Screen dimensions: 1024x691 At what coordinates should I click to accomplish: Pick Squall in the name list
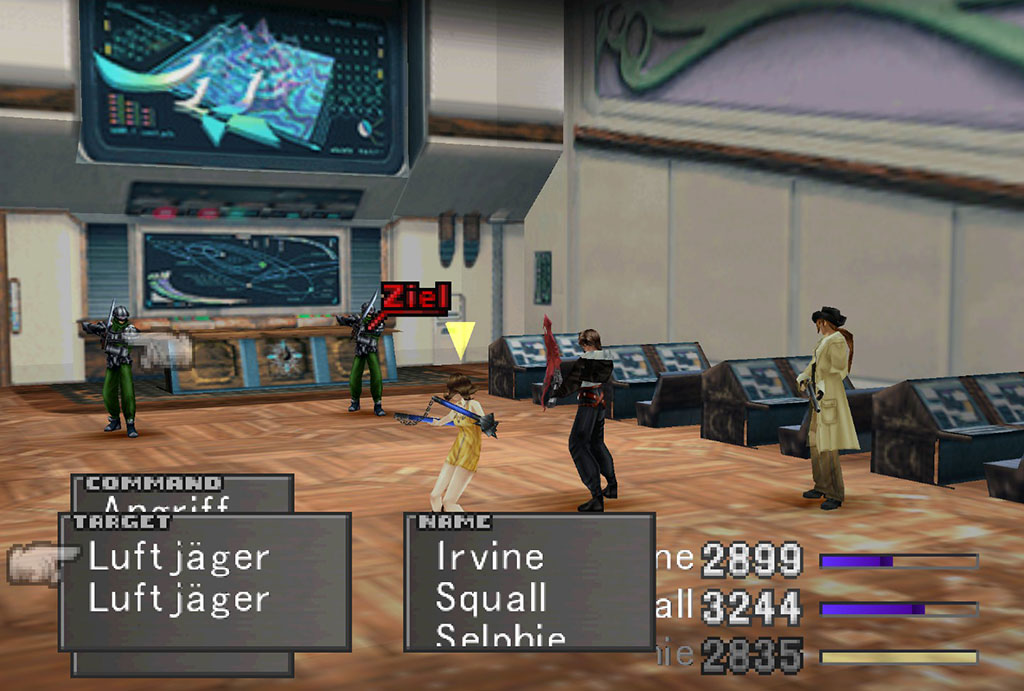491,599
